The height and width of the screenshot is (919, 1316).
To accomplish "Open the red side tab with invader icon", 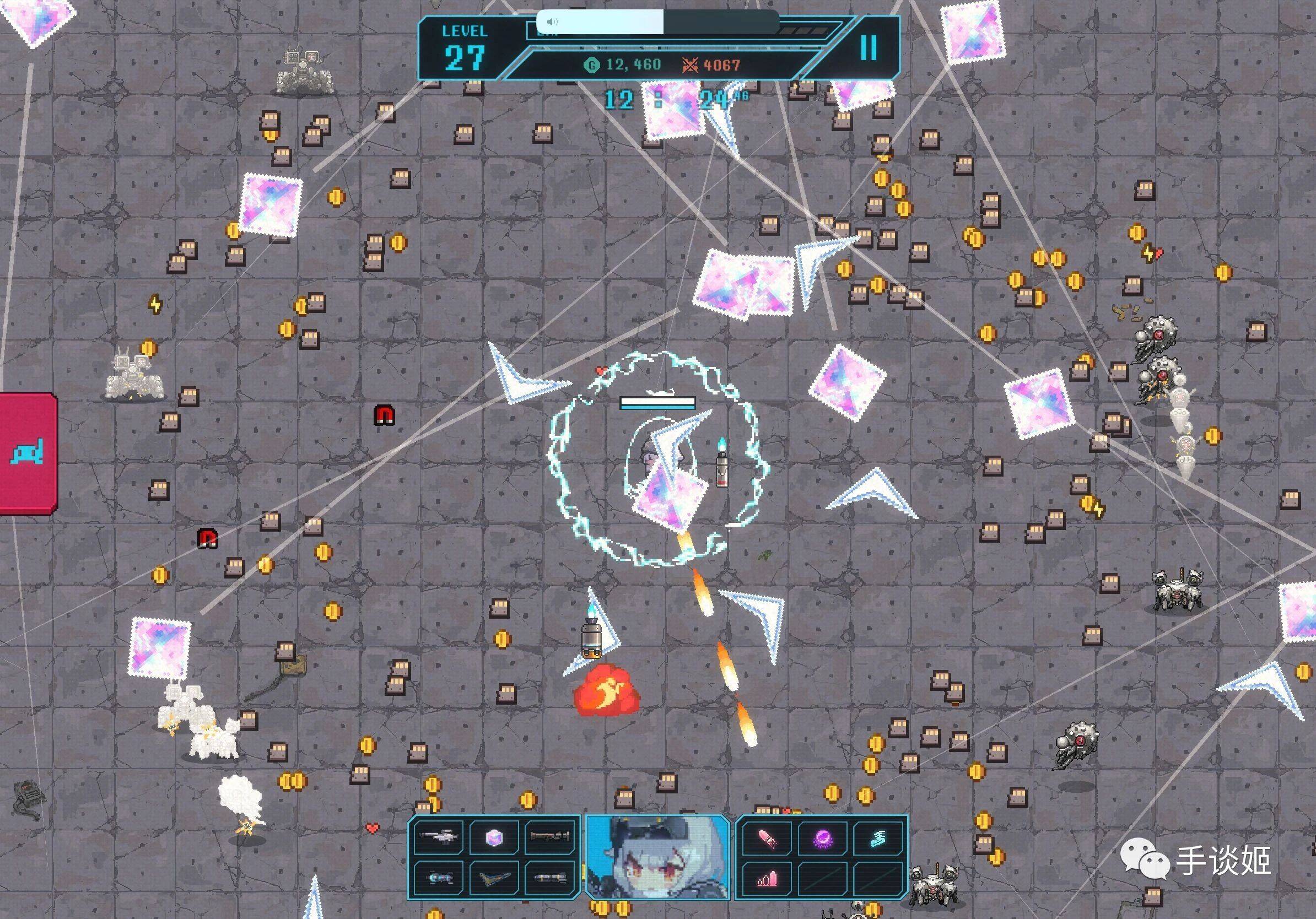I will 28,453.
